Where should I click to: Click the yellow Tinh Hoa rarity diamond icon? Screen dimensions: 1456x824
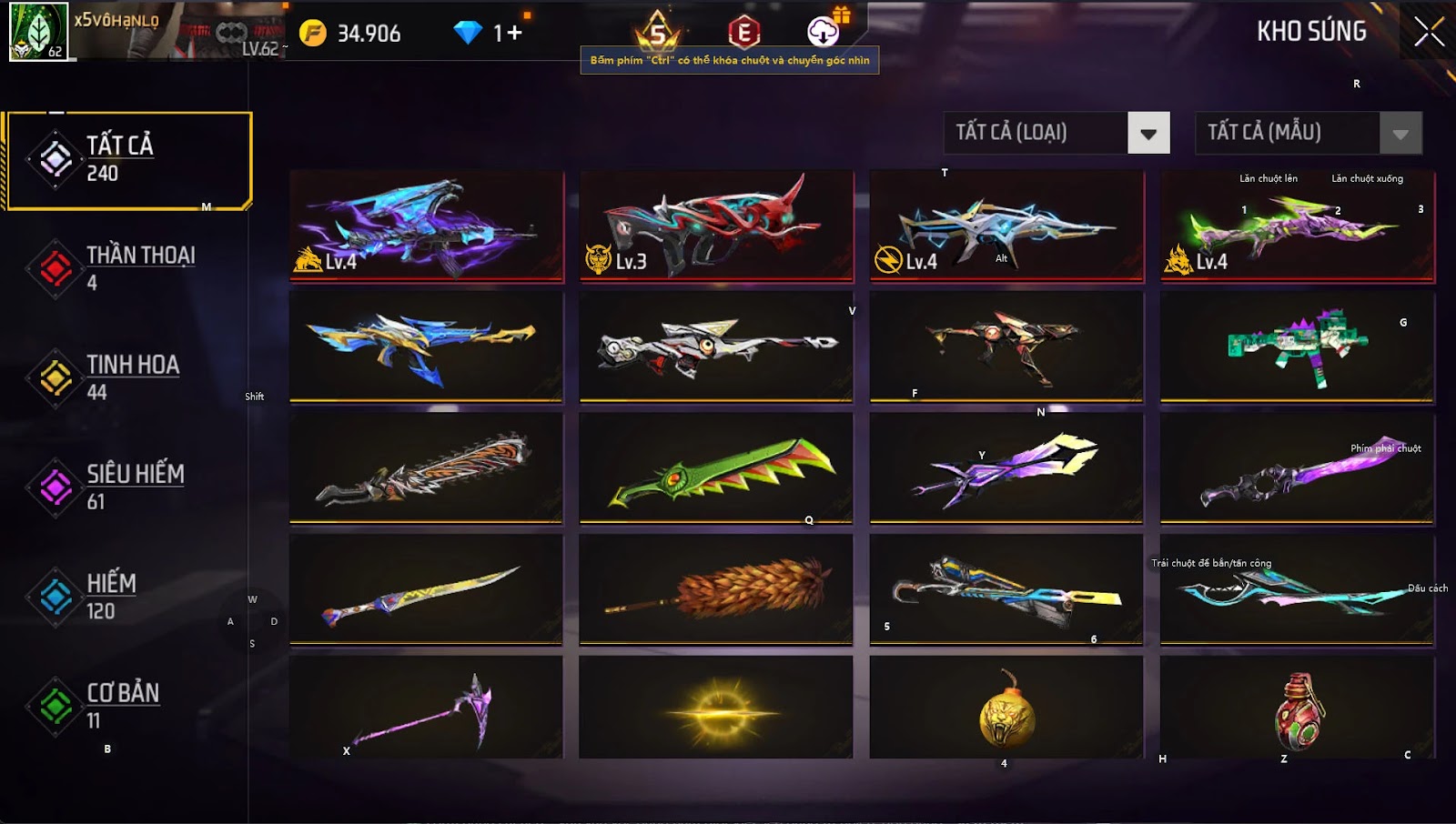(55, 377)
